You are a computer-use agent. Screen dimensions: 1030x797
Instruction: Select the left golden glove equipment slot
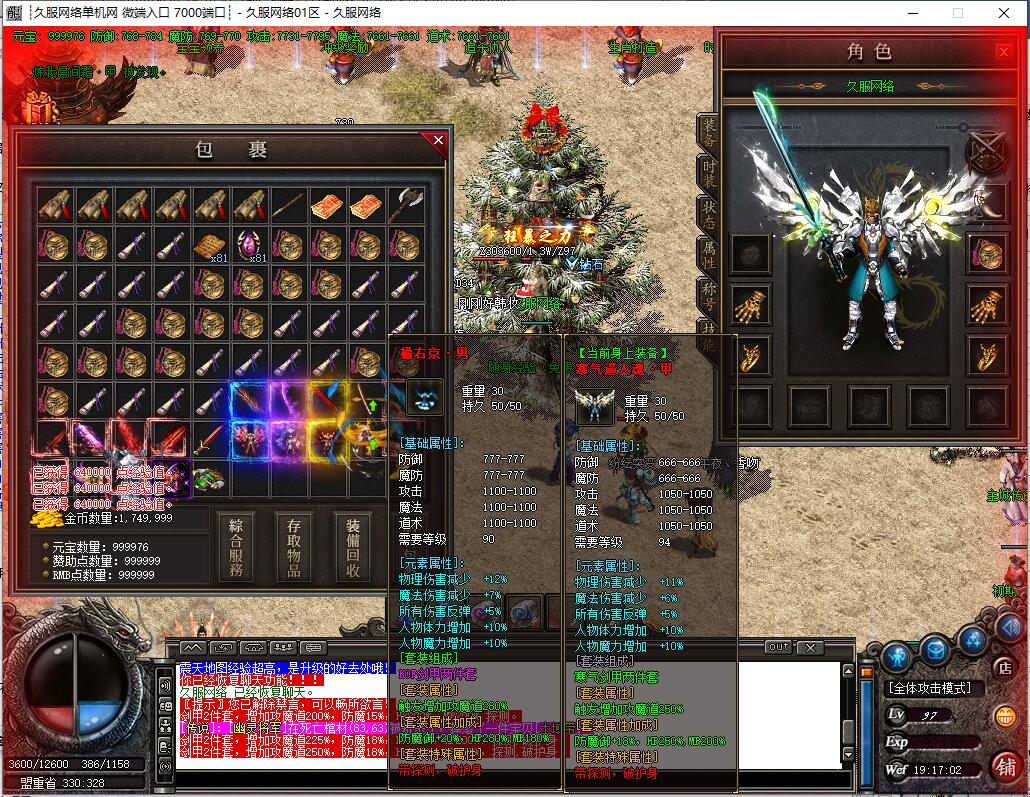[x=749, y=301]
